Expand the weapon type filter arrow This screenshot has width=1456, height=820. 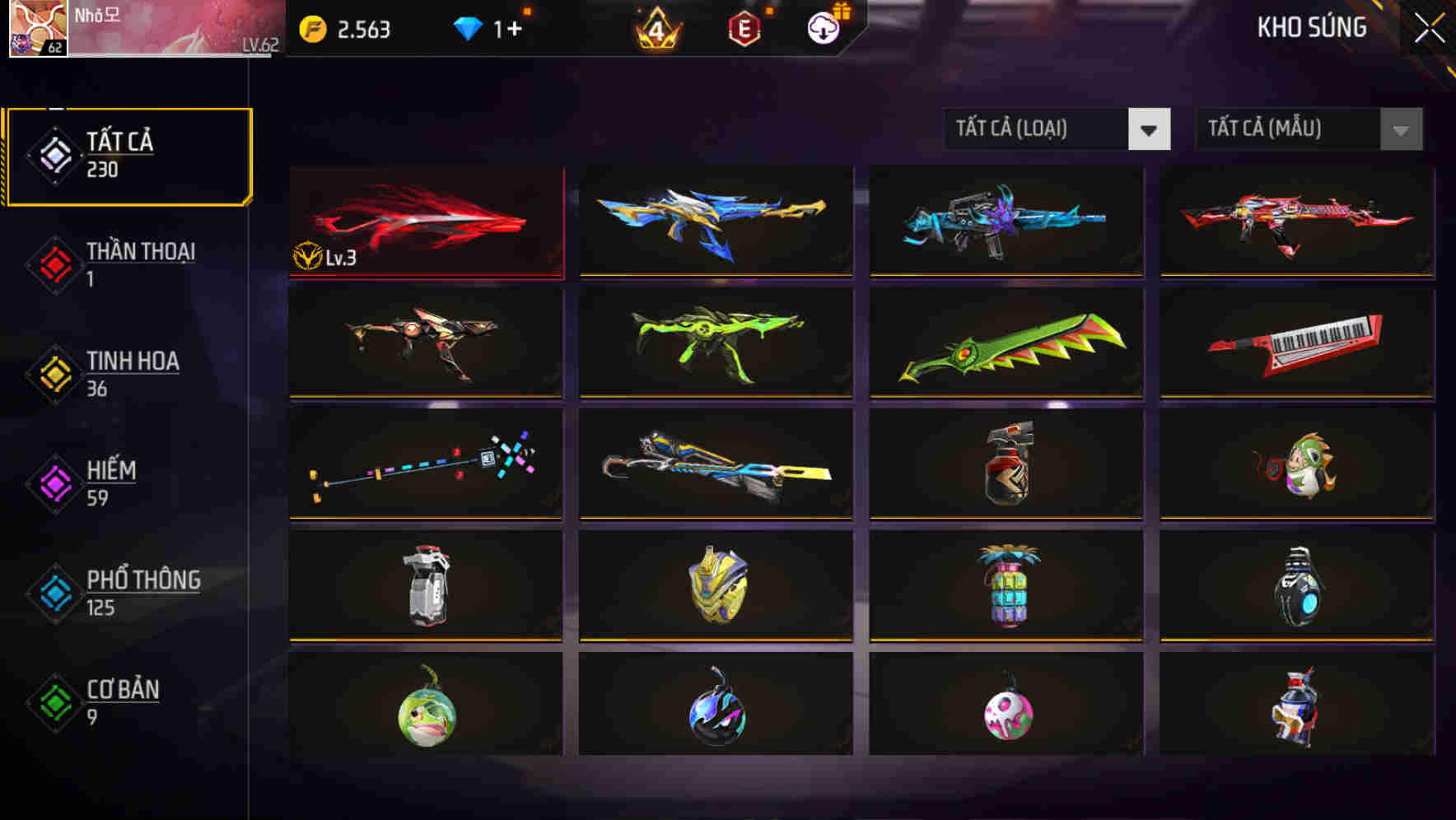[x=1150, y=129]
